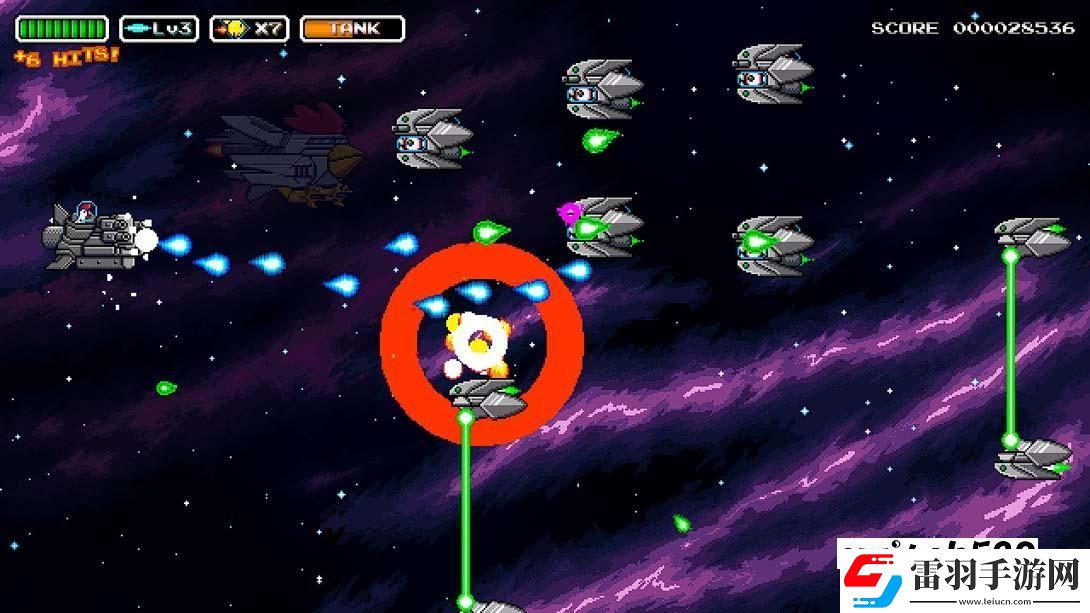Select the bomb stock X7 icon
The width and height of the screenshot is (1090, 613).
pos(250,29)
